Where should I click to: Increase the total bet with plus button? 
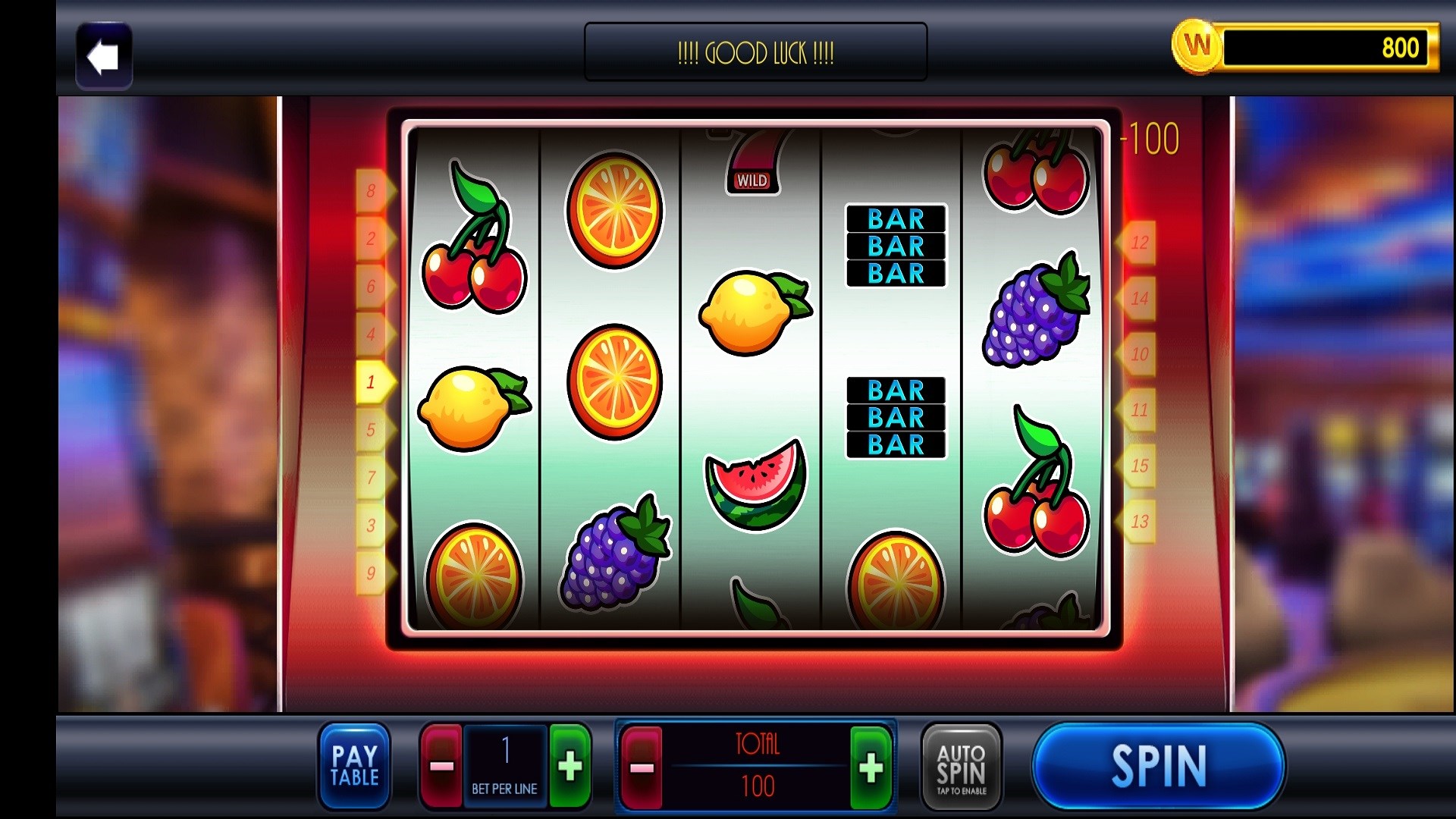pos(871,766)
